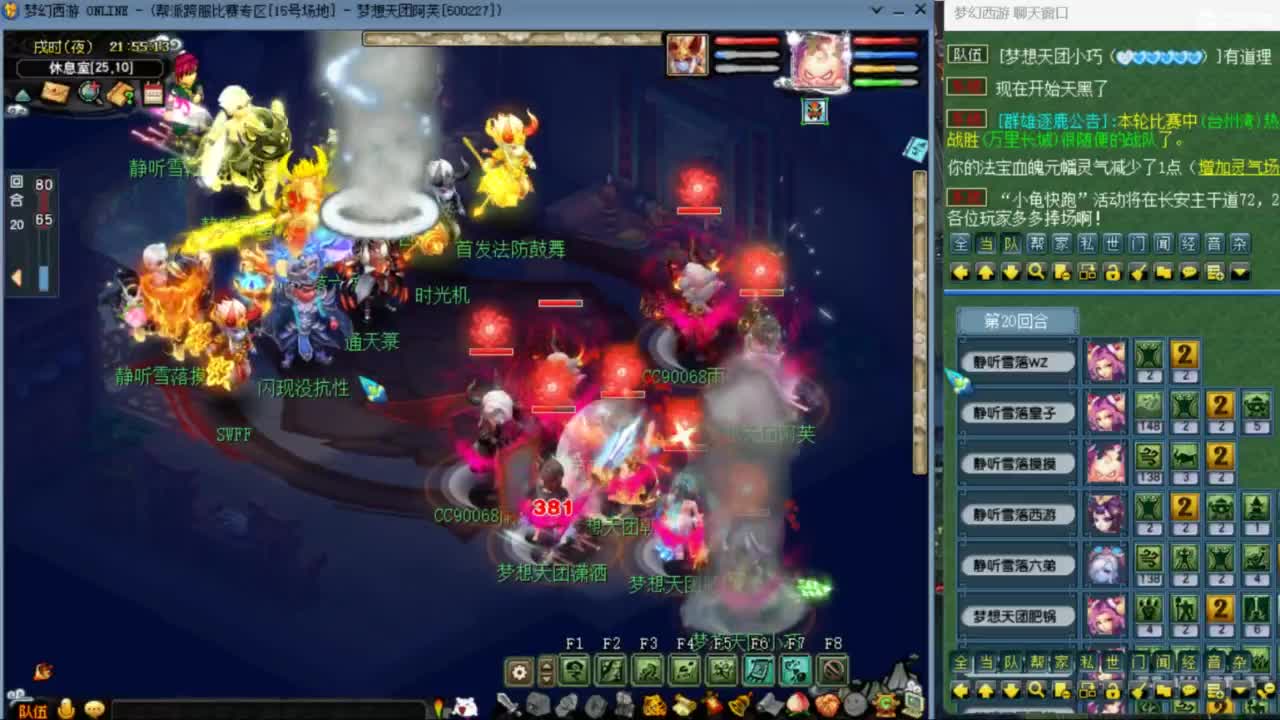Select the 全 all-chat channel tab
1280x720 pixels.
[960, 242]
